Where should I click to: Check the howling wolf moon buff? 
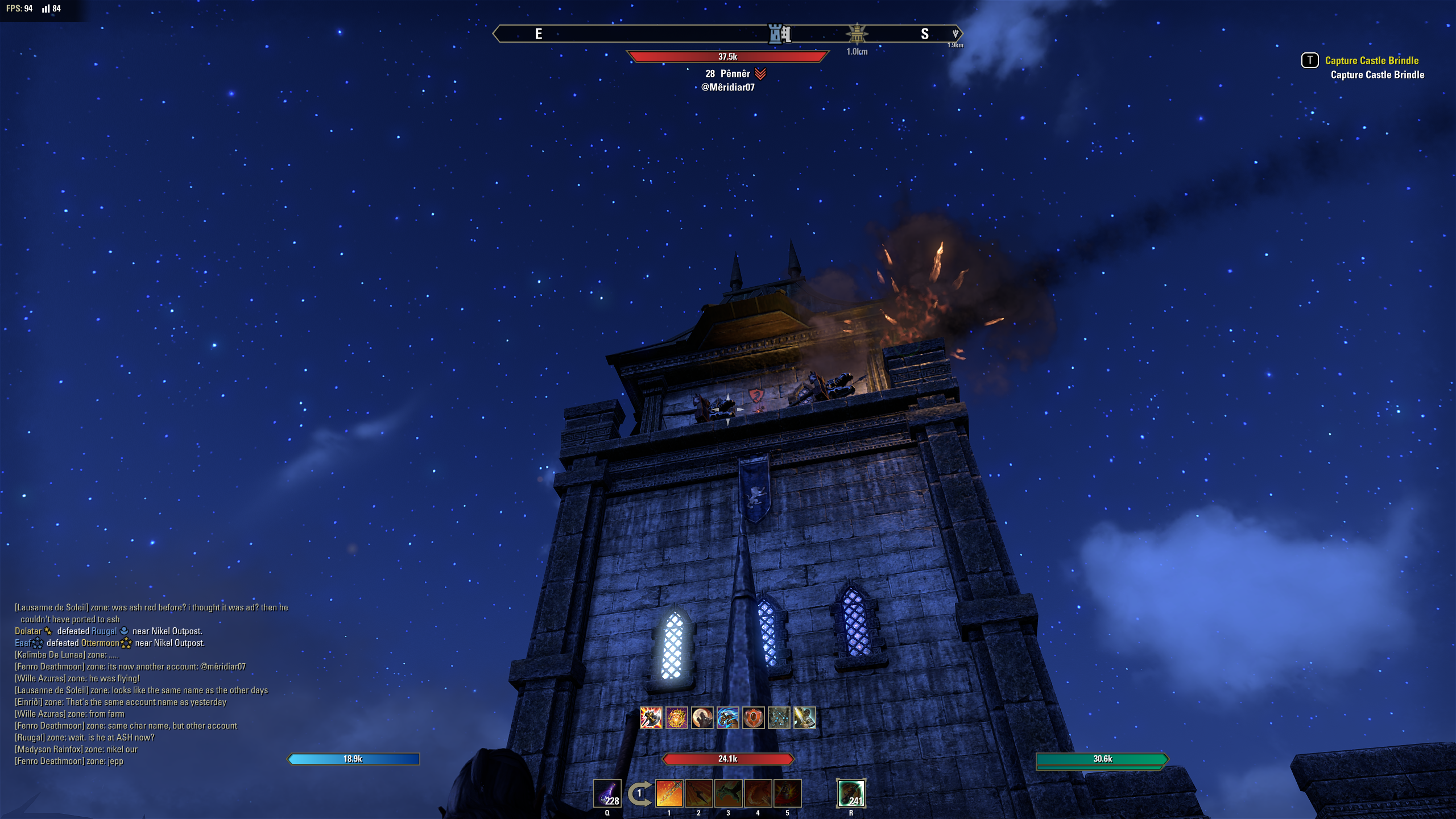[x=702, y=718]
